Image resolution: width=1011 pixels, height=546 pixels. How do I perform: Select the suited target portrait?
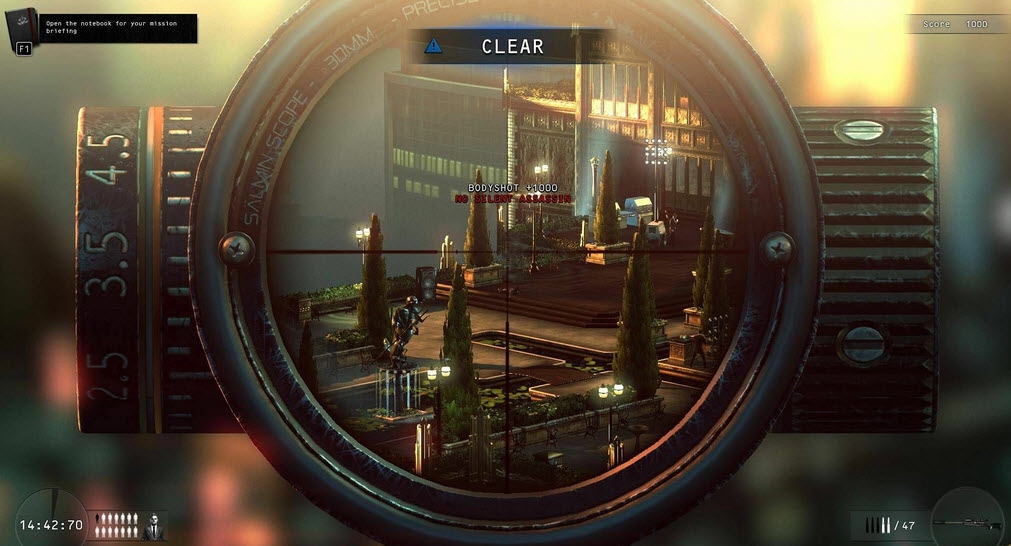coord(154,525)
